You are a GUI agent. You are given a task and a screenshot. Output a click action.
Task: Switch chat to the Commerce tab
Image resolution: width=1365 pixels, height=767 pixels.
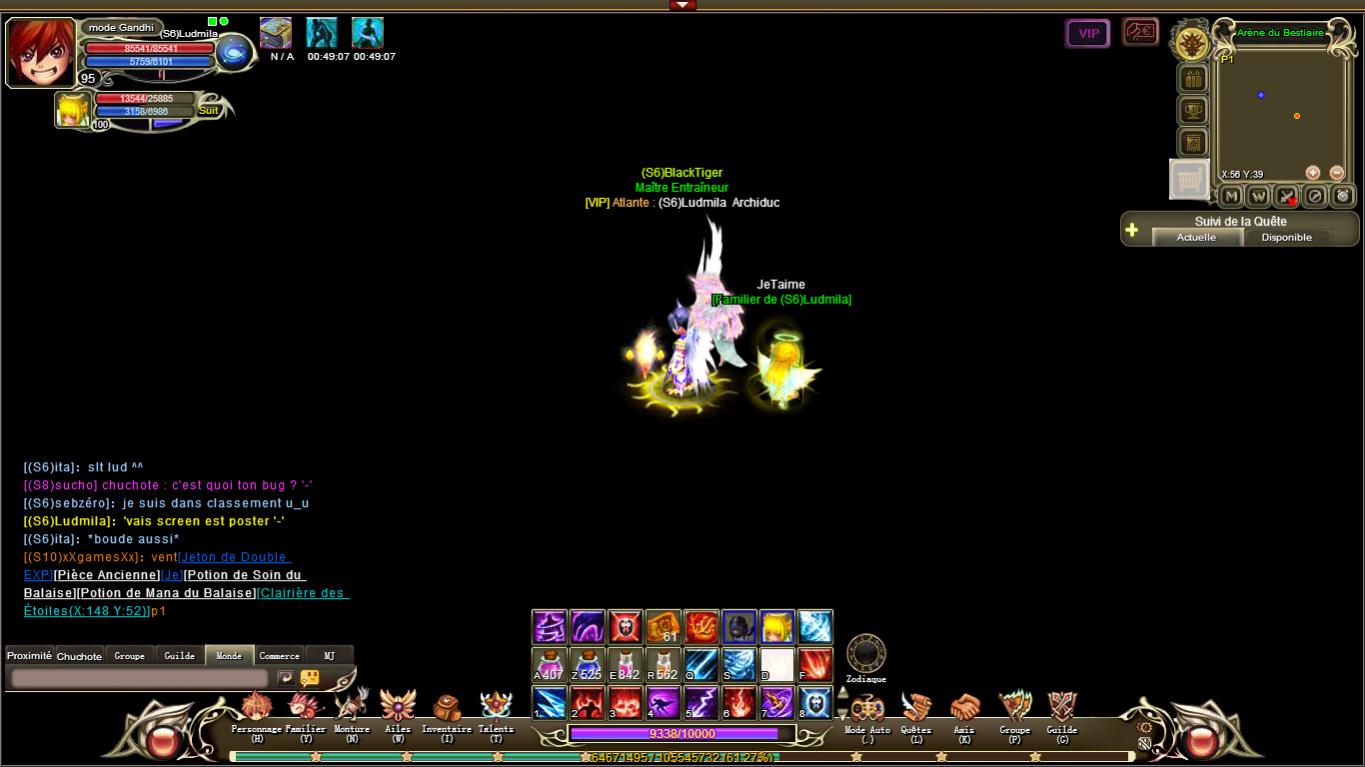click(x=279, y=656)
